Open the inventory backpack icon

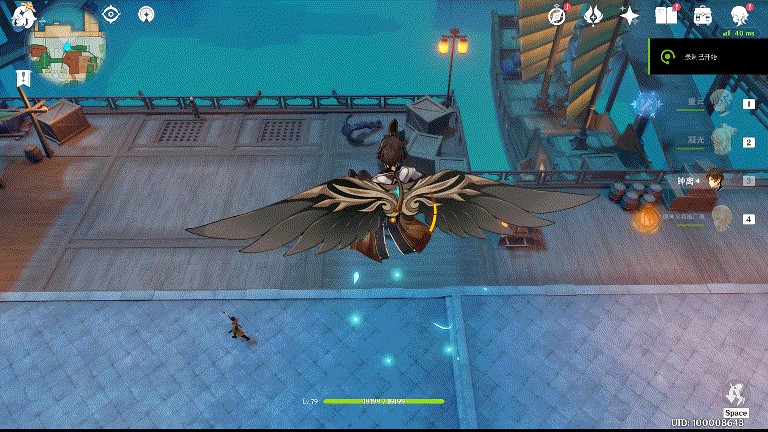(x=702, y=15)
